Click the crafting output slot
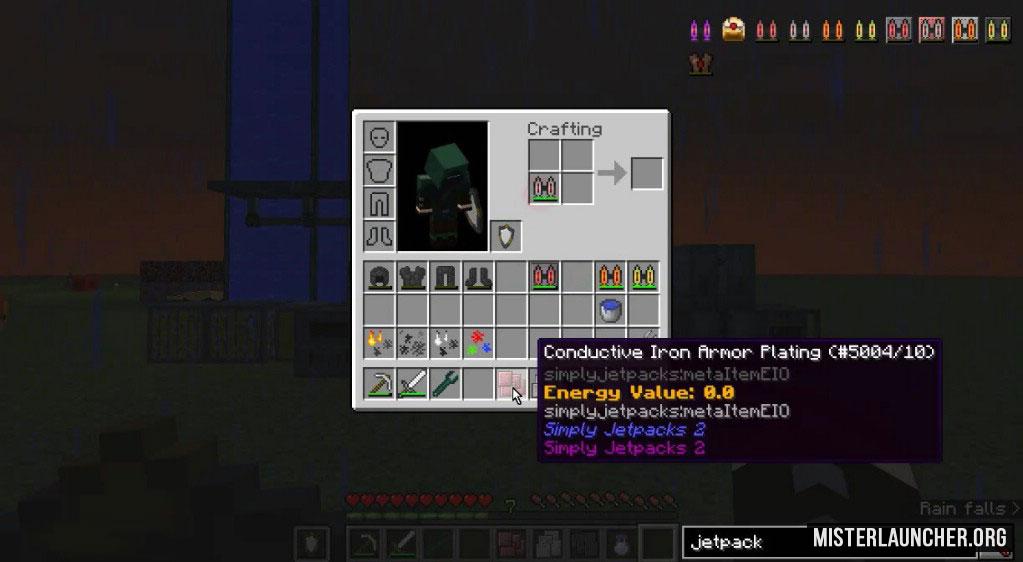The image size is (1023, 562). 647,172
